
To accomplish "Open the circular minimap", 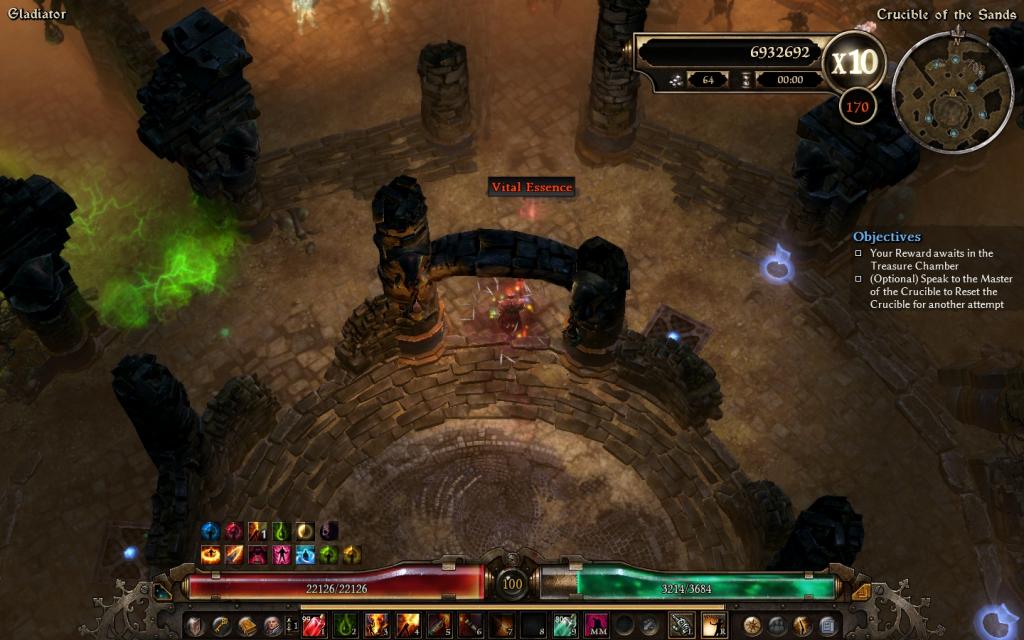I will click(x=952, y=93).
